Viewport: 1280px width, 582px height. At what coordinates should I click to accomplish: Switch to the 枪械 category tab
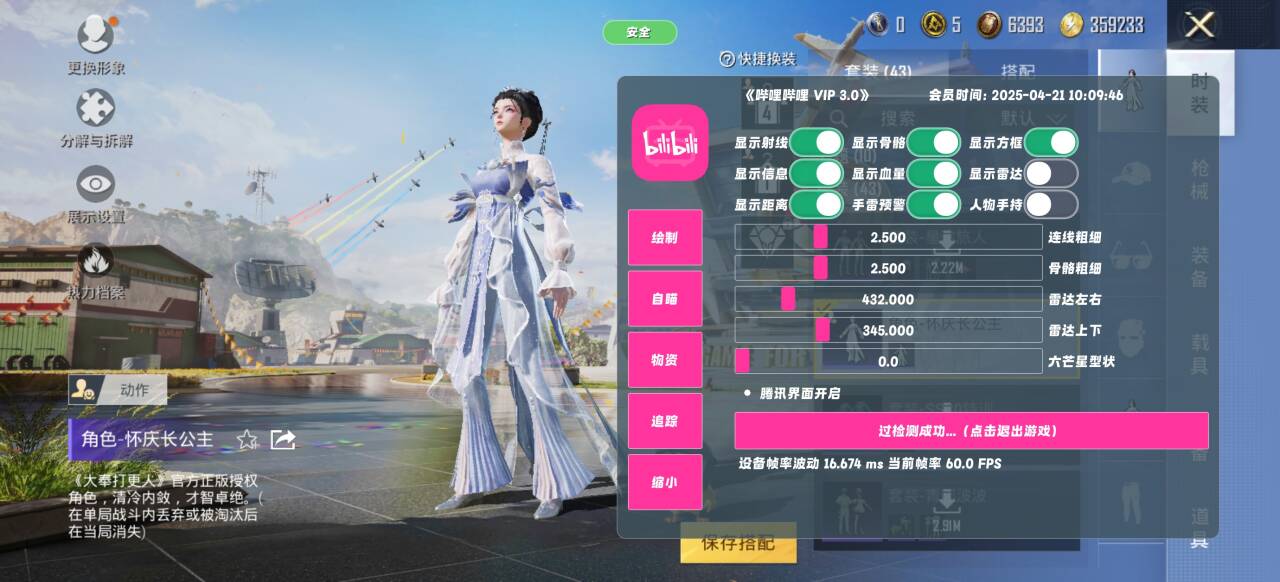[1200, 180]
